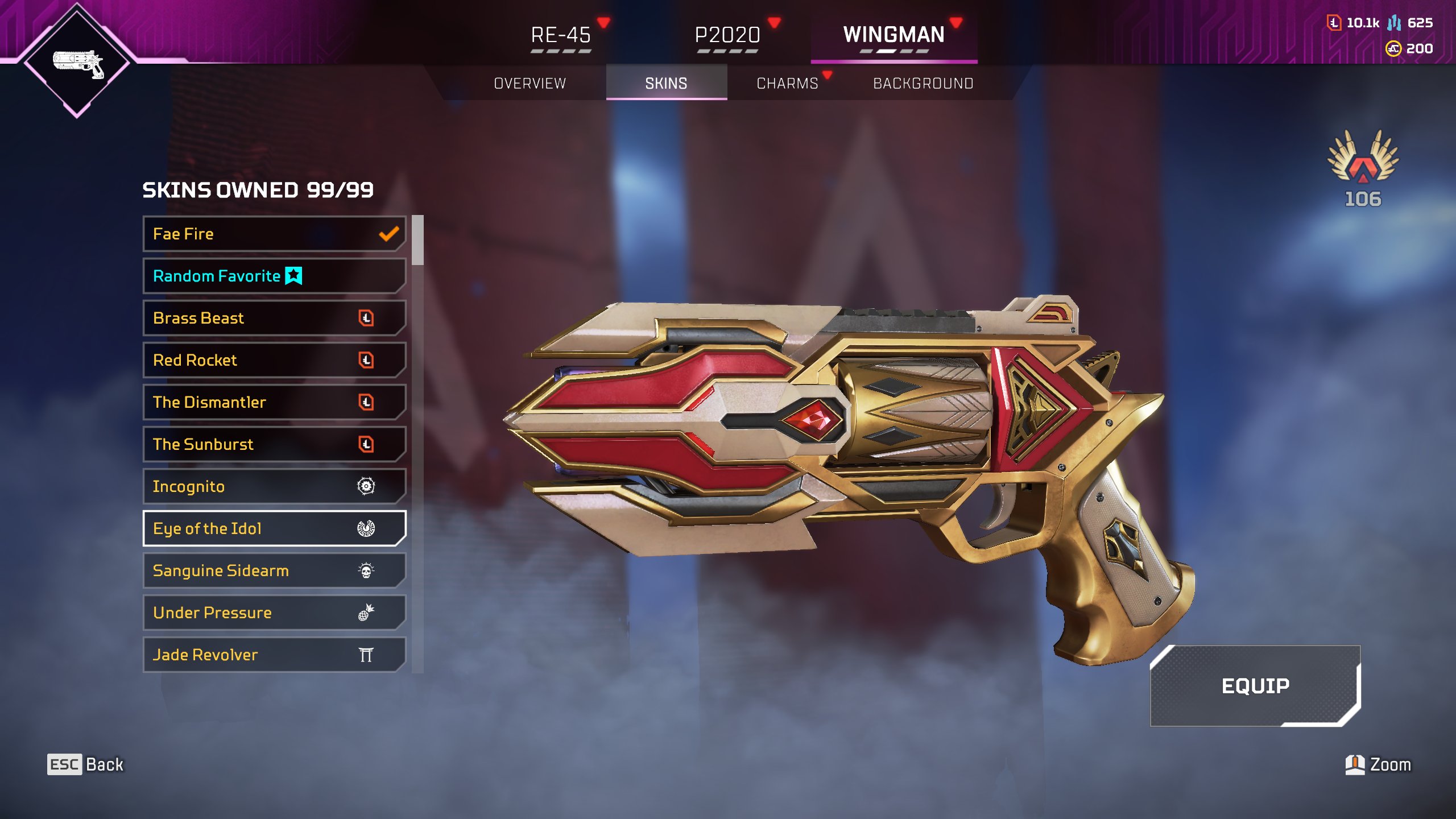The image size is (1456, 819).
Task: Open the P2020 weapon tab
Action: (727, 35)
